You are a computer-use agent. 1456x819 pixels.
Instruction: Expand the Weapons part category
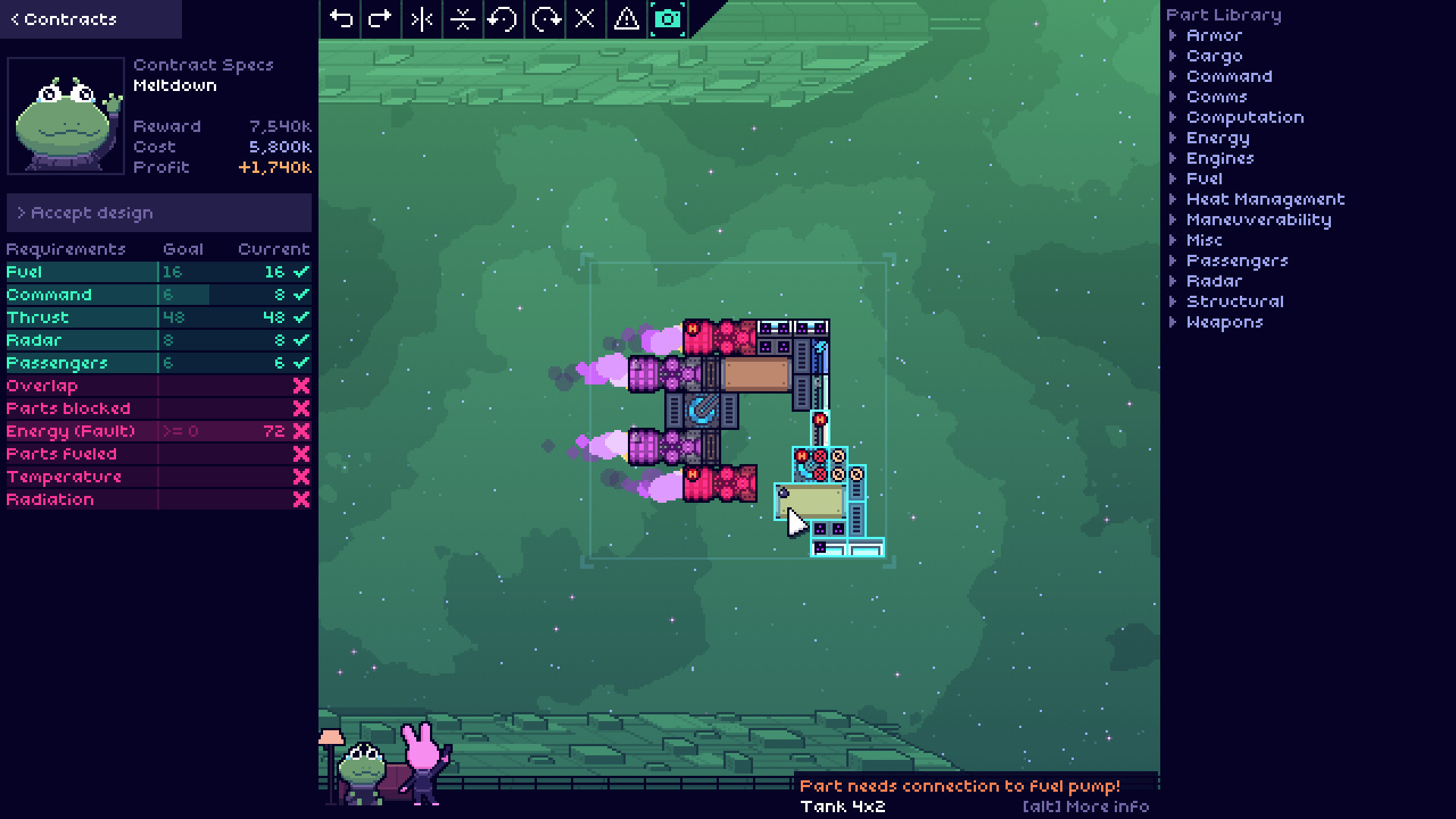tap(1224, 322)
